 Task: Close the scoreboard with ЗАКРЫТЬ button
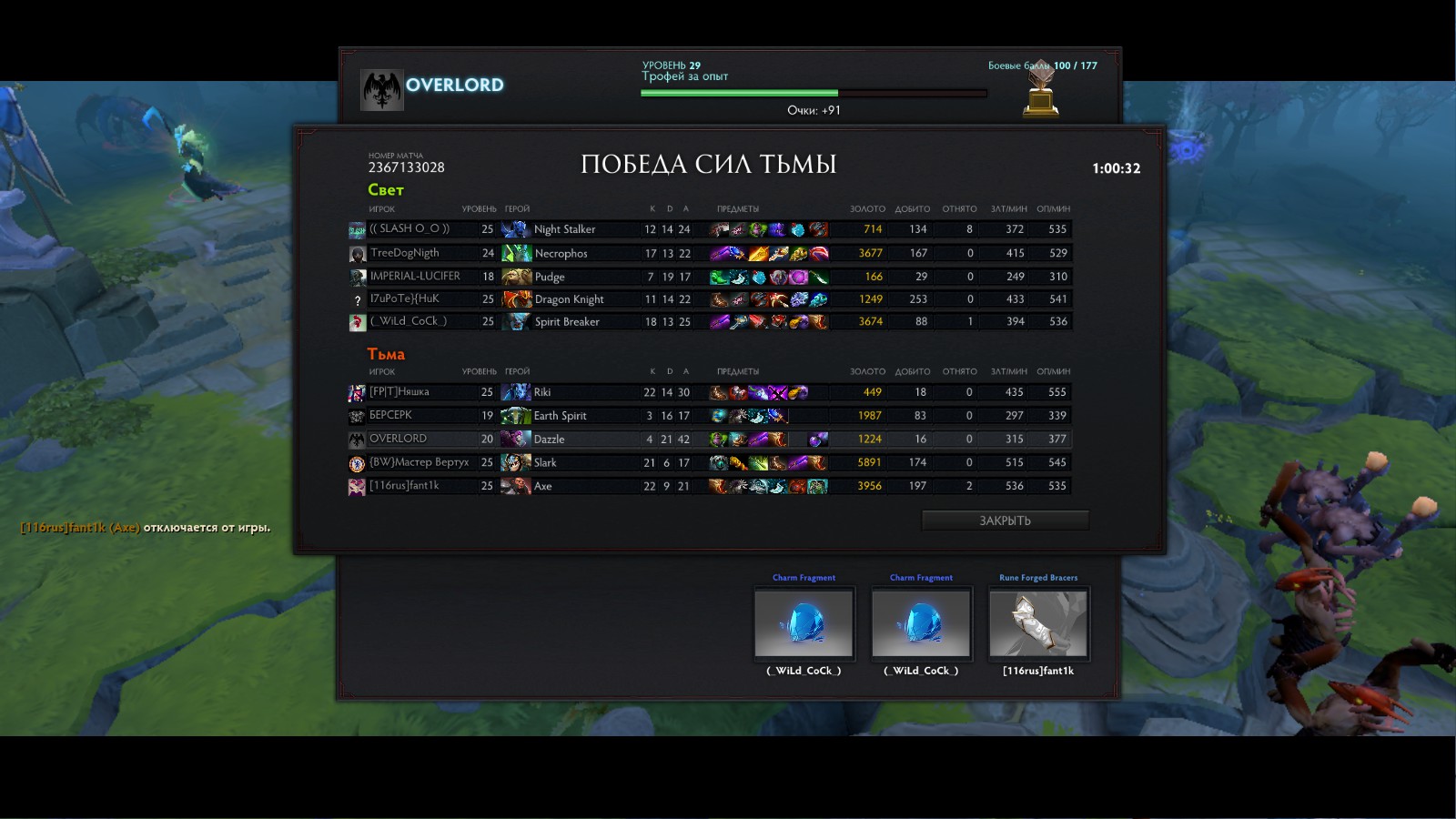pos(1005,521)
